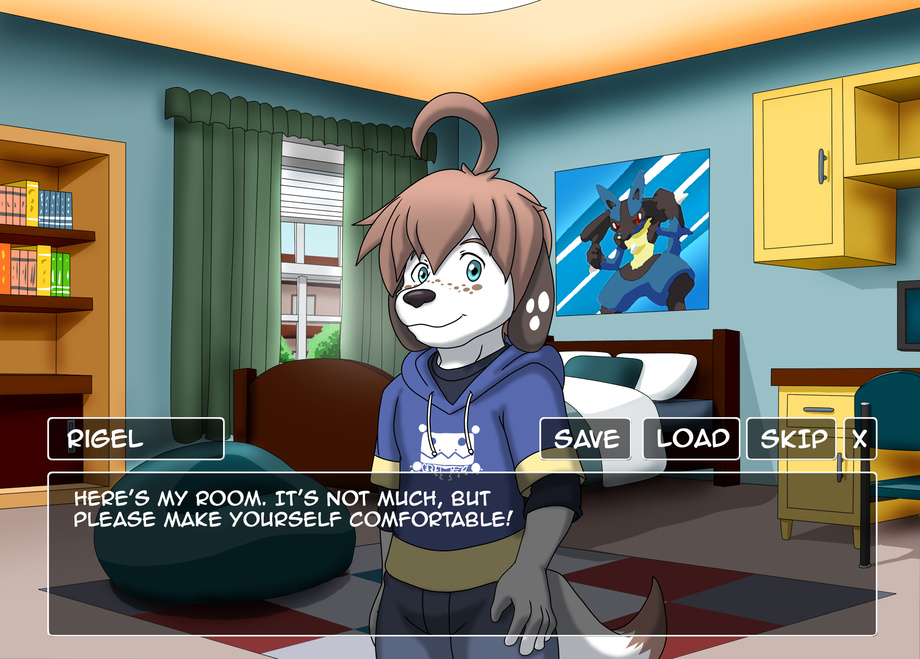Screen dimensions: 920x659
Task: Hide the text box with X
Action: (x=860, y=438)
